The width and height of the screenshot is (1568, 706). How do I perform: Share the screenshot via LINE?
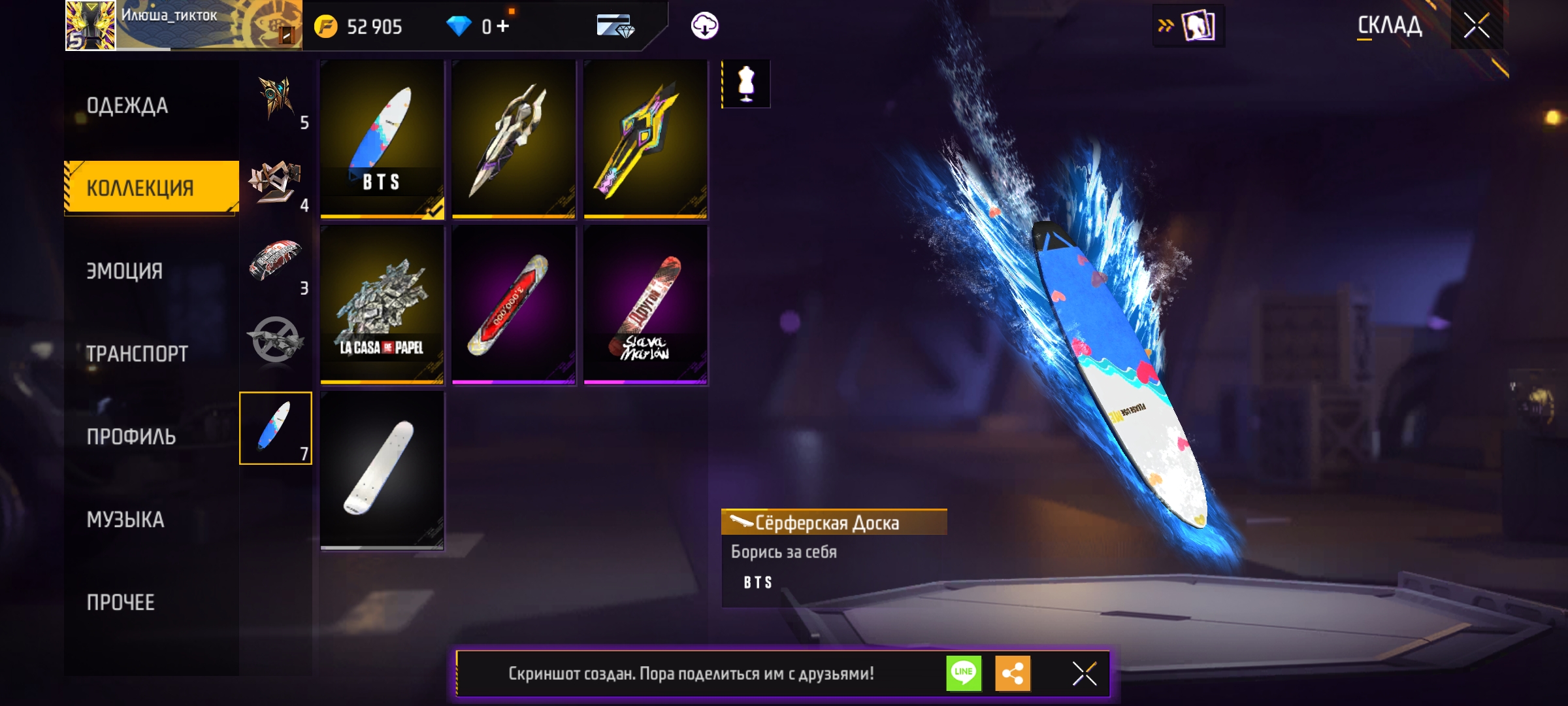[964, 673]
